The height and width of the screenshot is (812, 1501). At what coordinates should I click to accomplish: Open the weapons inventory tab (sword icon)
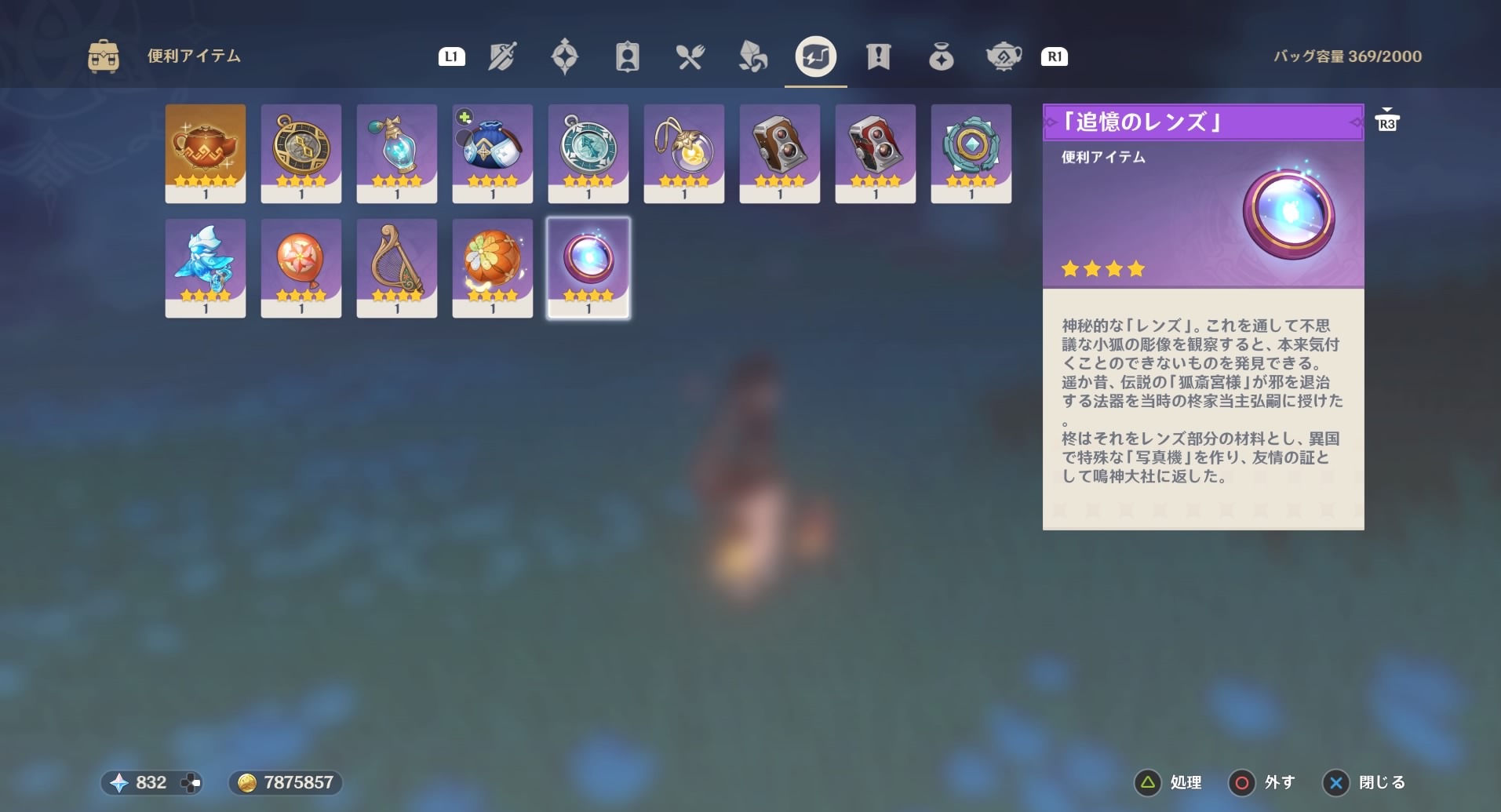coord(502,56)
